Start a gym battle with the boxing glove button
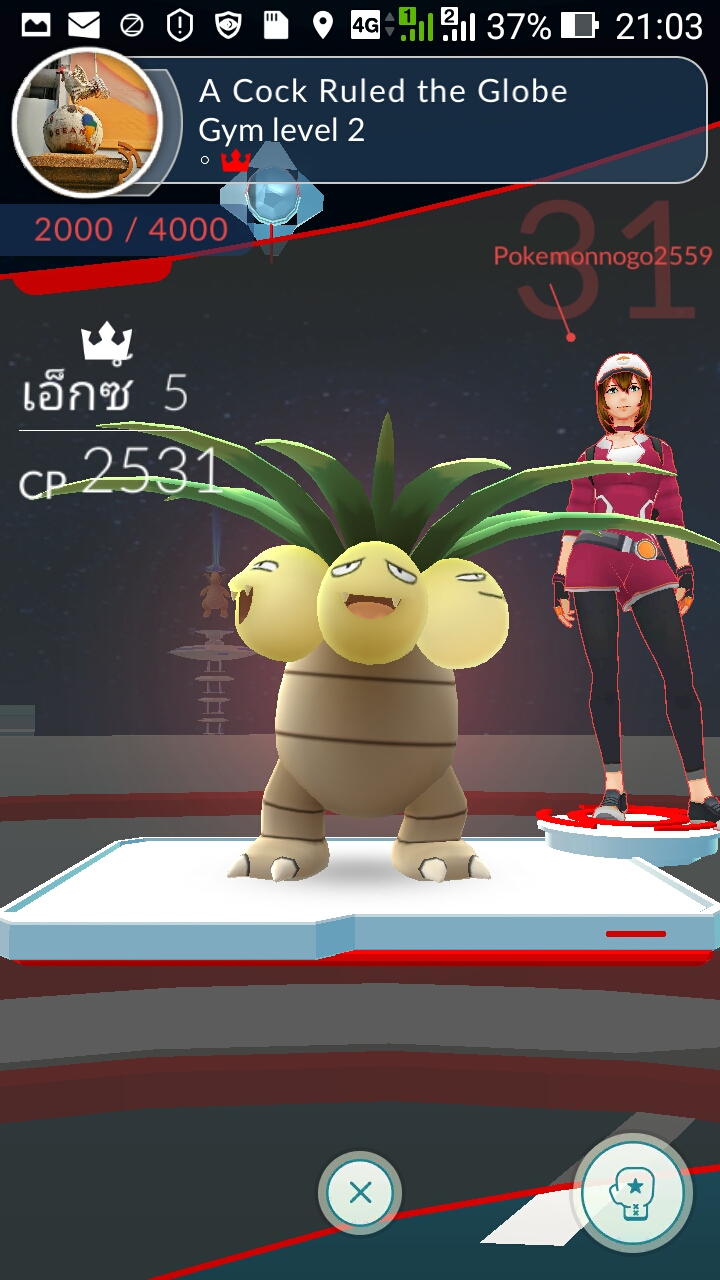This screenshot has width=720, height=1280. tap(633, 1194)
